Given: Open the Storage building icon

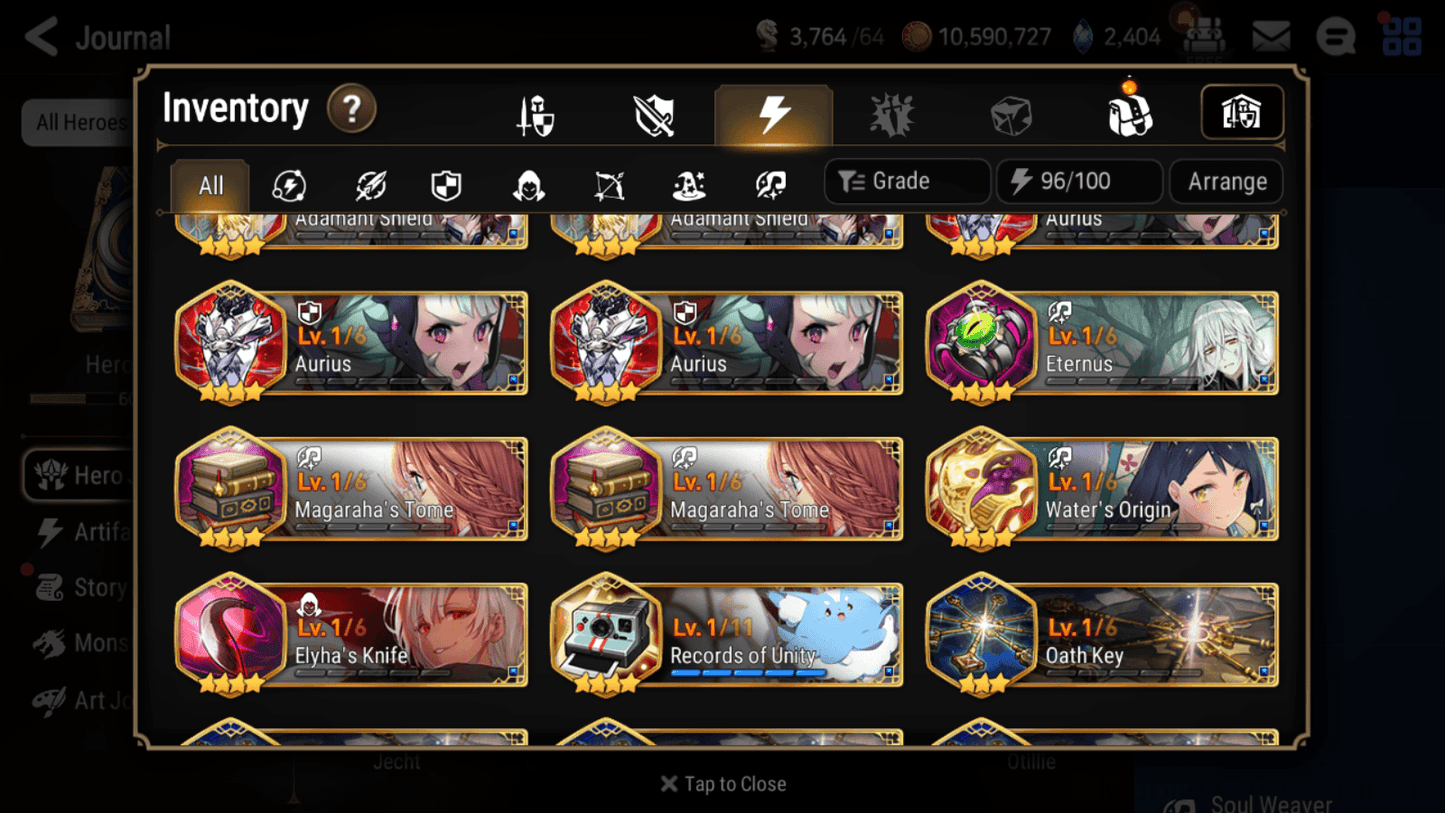Looking at the screenshot, I should pyautogui.click(x=1242, y=113).
